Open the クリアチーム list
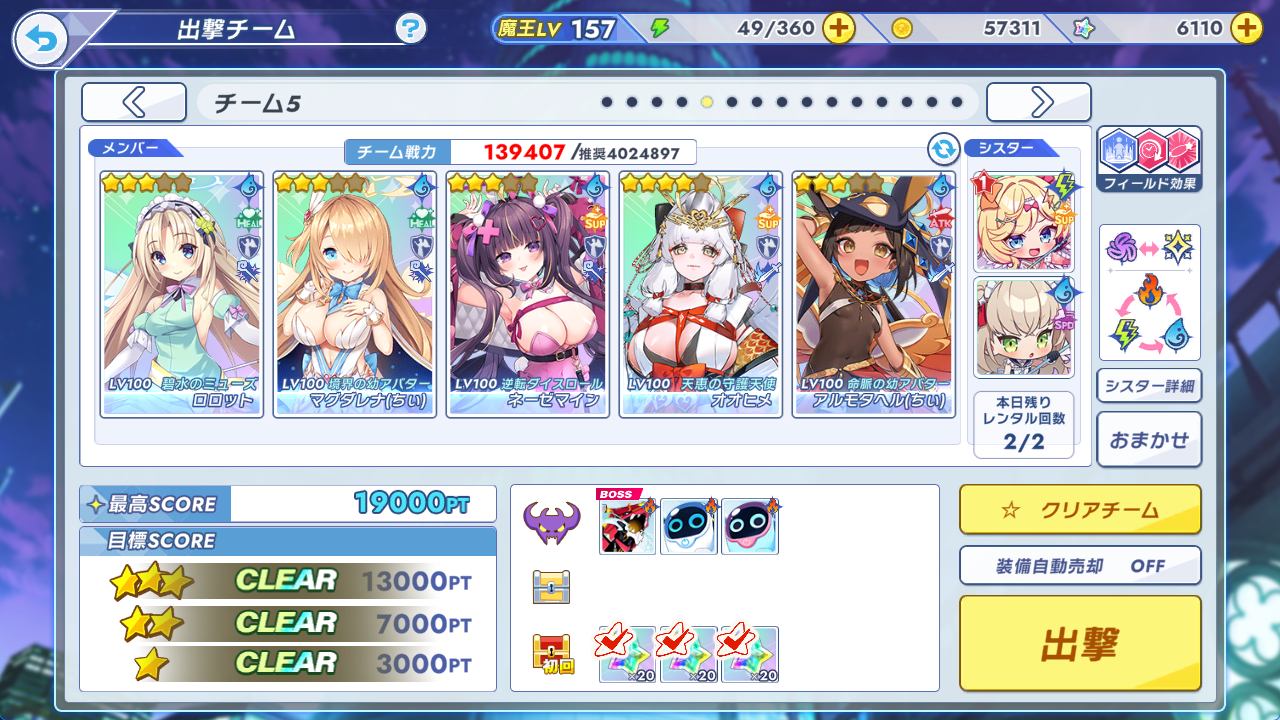The image size is (1280, 720). tap(1080, 510)
